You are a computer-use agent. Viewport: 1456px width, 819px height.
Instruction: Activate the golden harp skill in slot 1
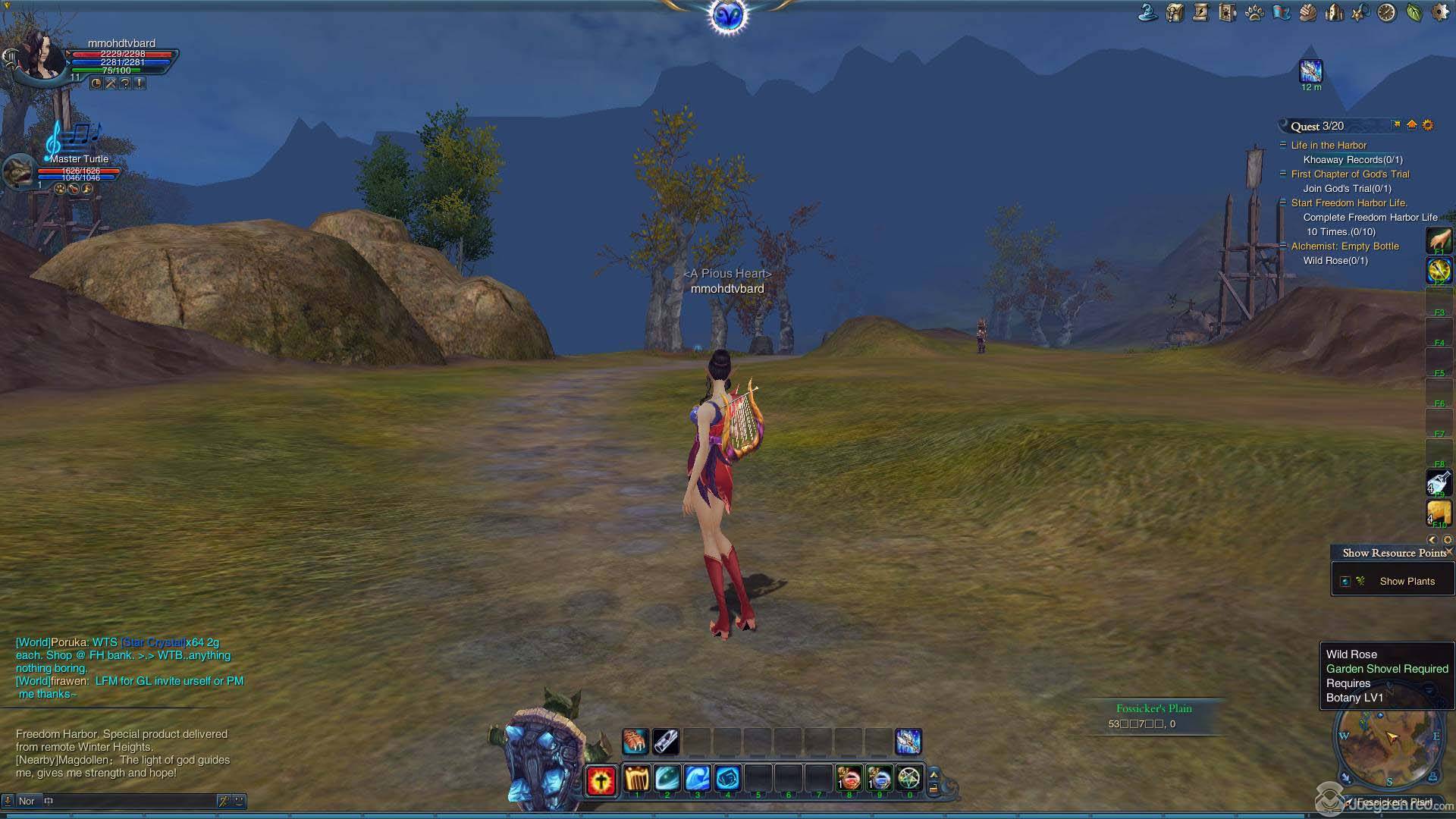tap(636, 779)
